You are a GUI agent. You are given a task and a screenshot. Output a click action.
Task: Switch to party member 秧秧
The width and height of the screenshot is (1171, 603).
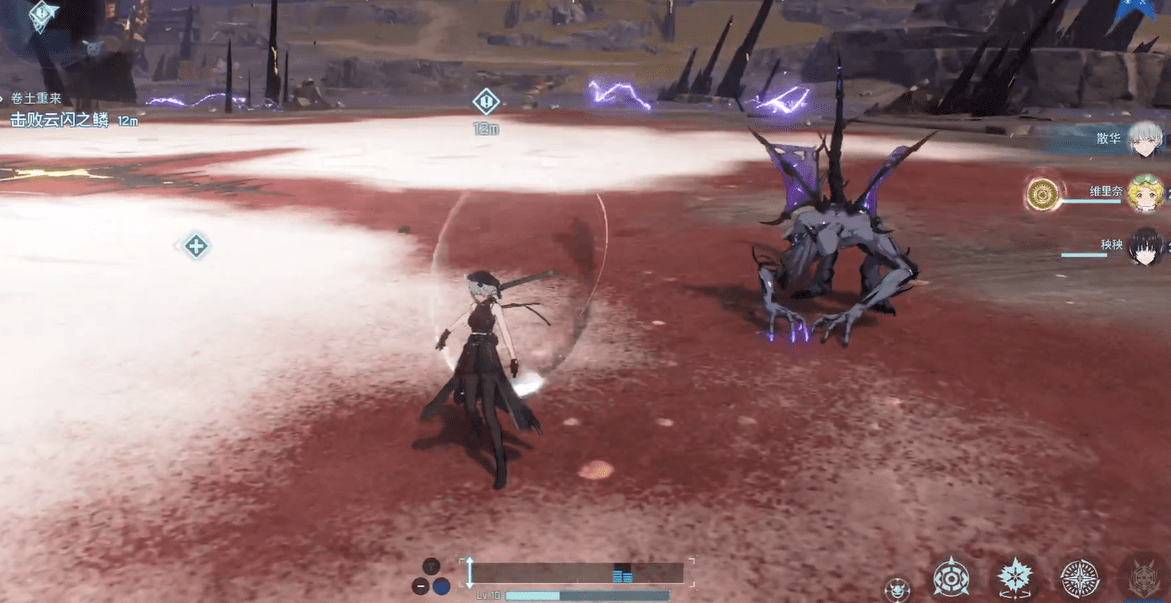point(1146,246)
